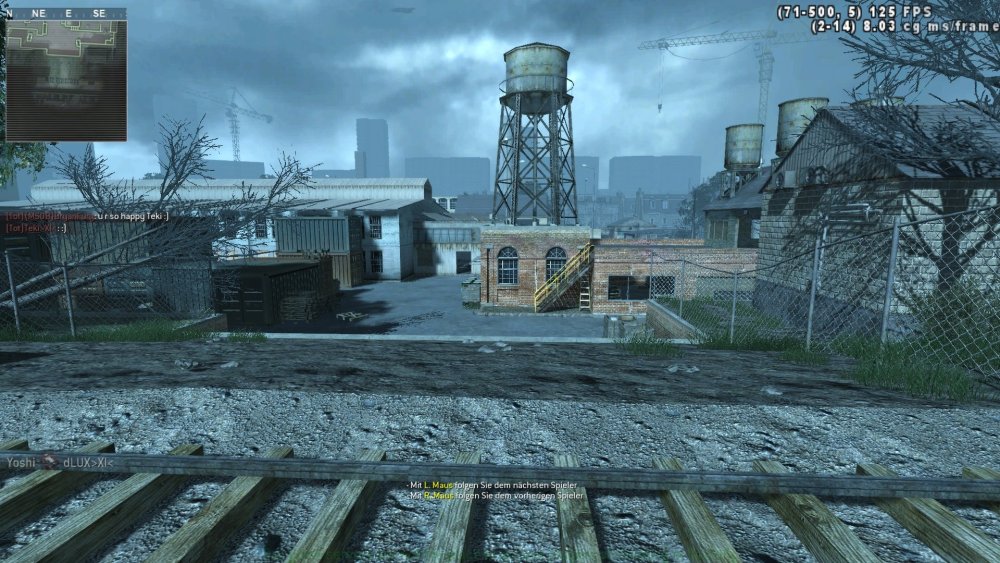Select the spectated player name Yoshi dLUX>XI<
The height and width of the screenshot is (563, 1000).
pyautogui.click(x=59, y=461)
